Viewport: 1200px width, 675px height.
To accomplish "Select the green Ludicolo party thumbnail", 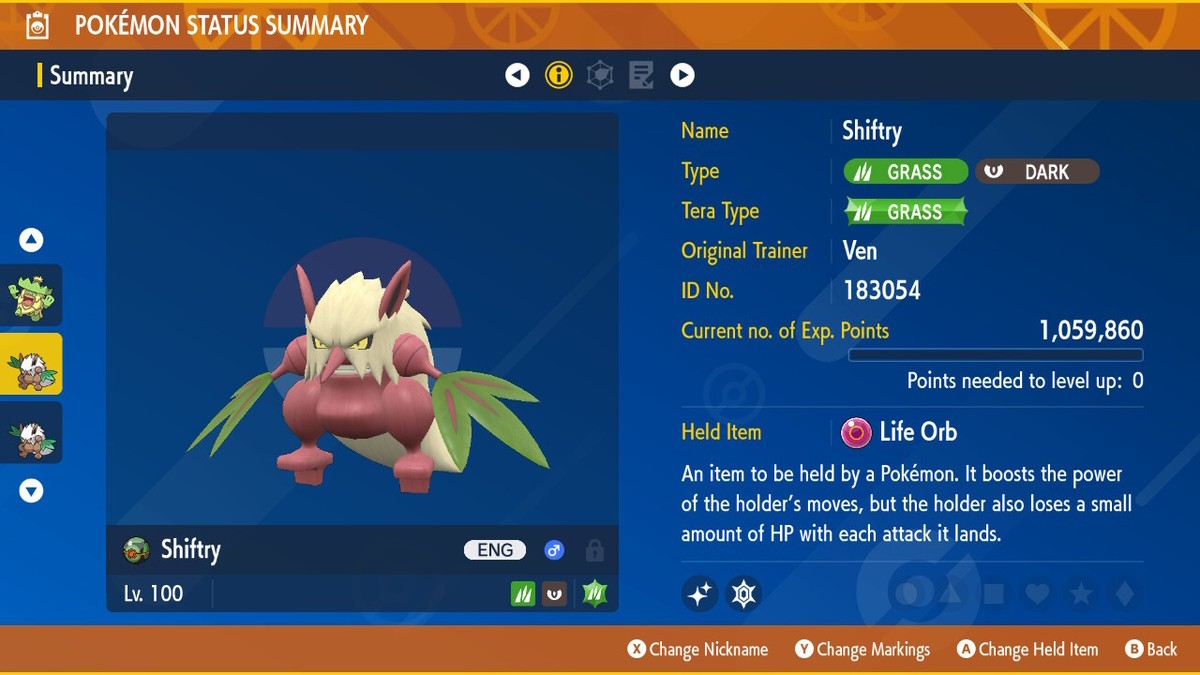I will pos(32,295).
